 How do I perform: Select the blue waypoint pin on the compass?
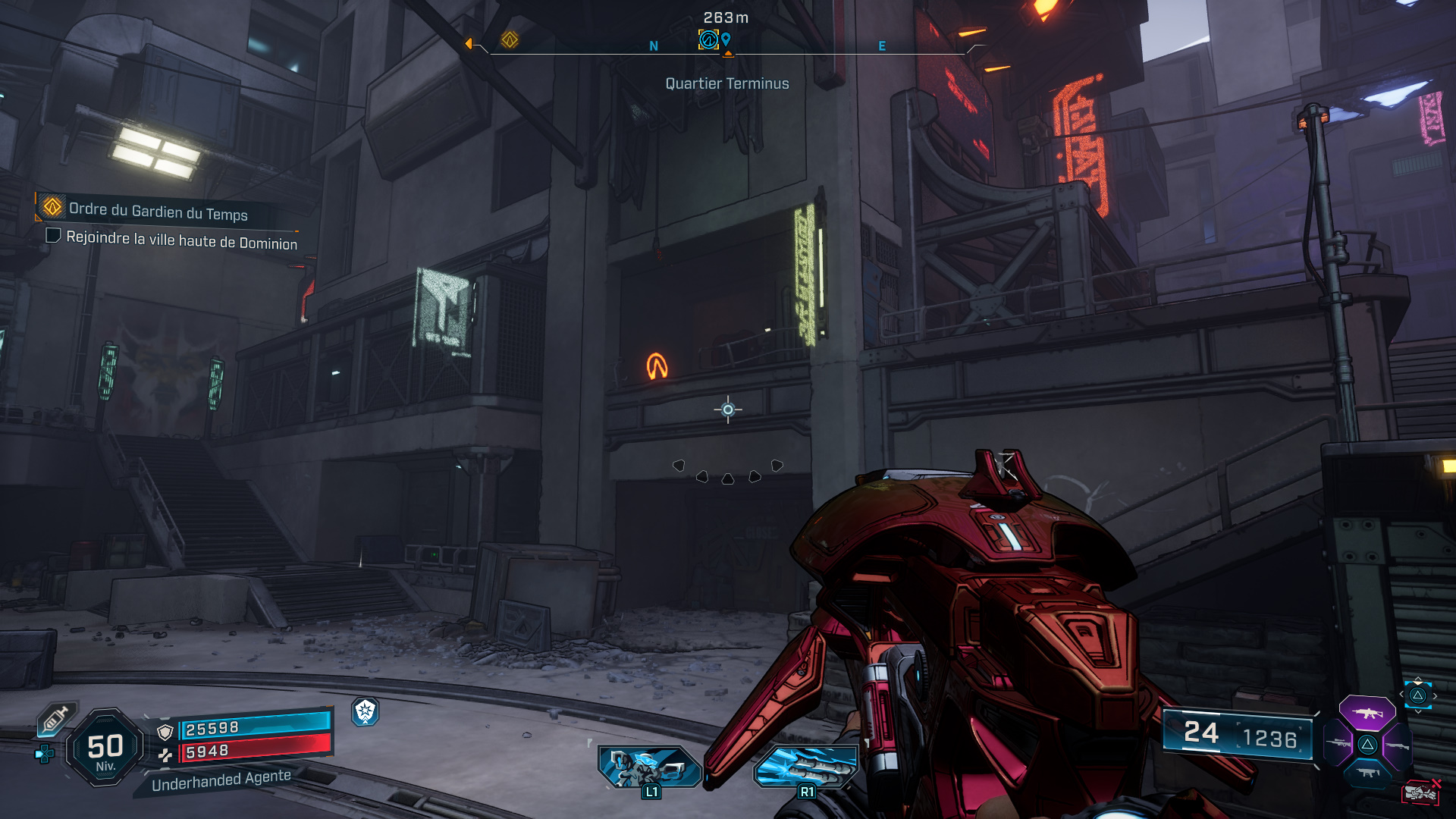click(726, 39)
